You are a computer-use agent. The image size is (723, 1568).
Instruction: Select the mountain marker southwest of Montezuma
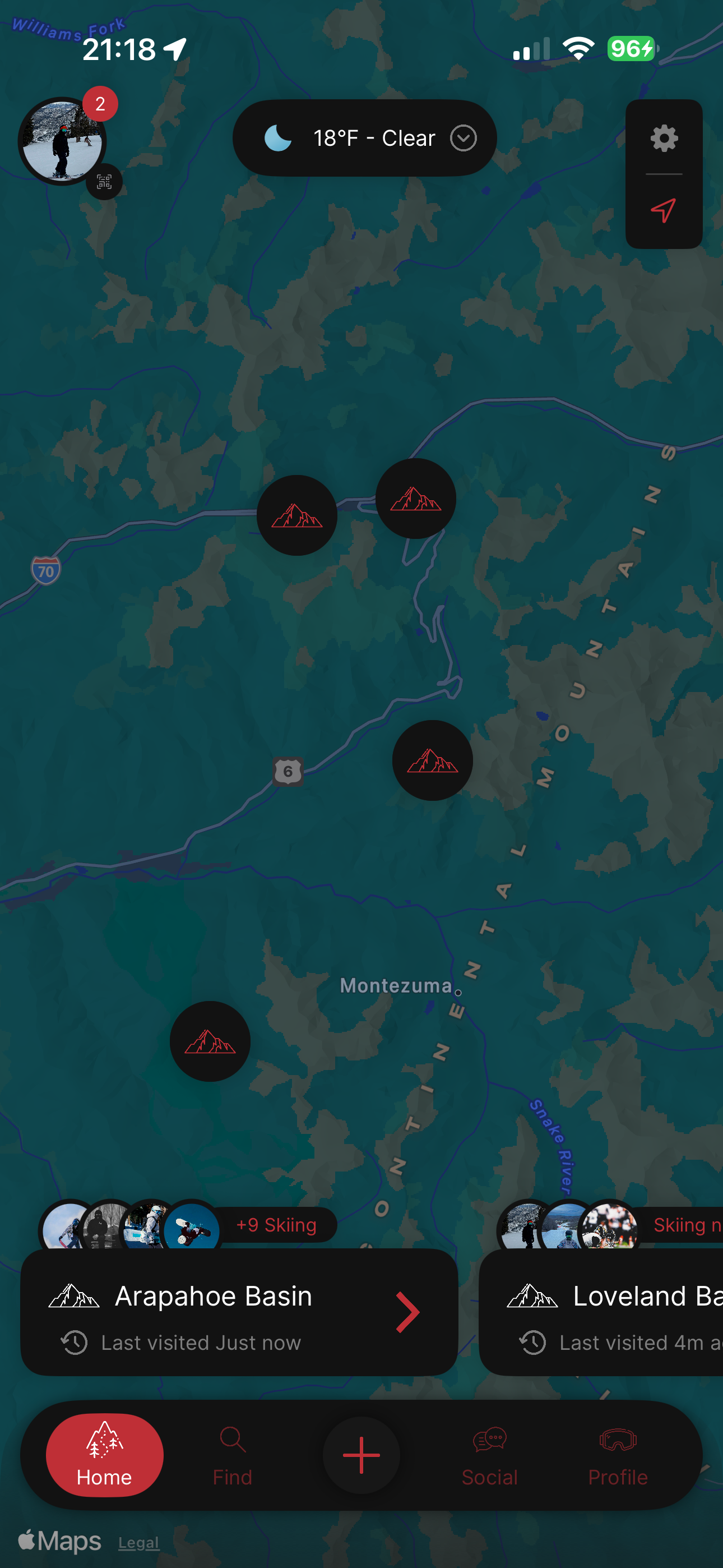coord(210,1041)
